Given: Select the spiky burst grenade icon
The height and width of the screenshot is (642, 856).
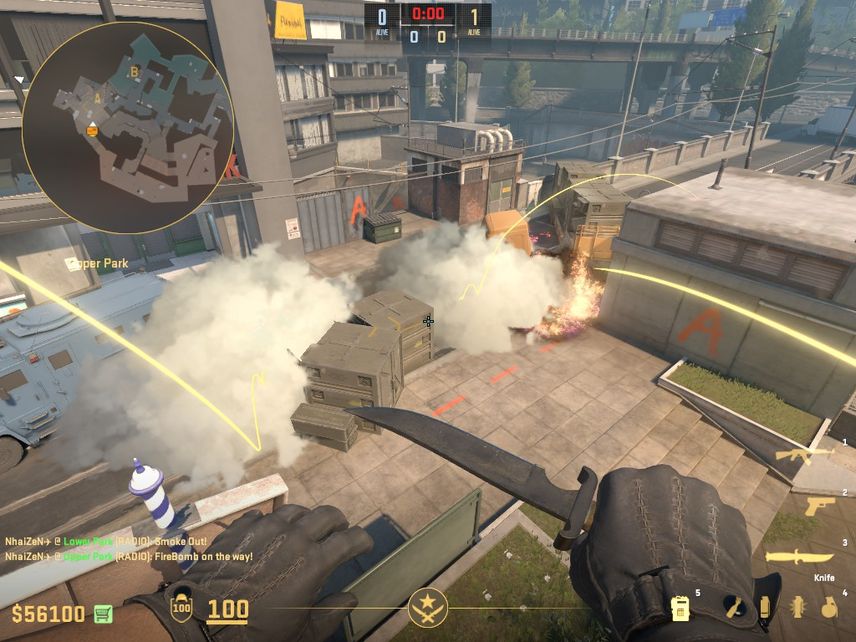Looking at the screenshot, I should coord(798,607).
